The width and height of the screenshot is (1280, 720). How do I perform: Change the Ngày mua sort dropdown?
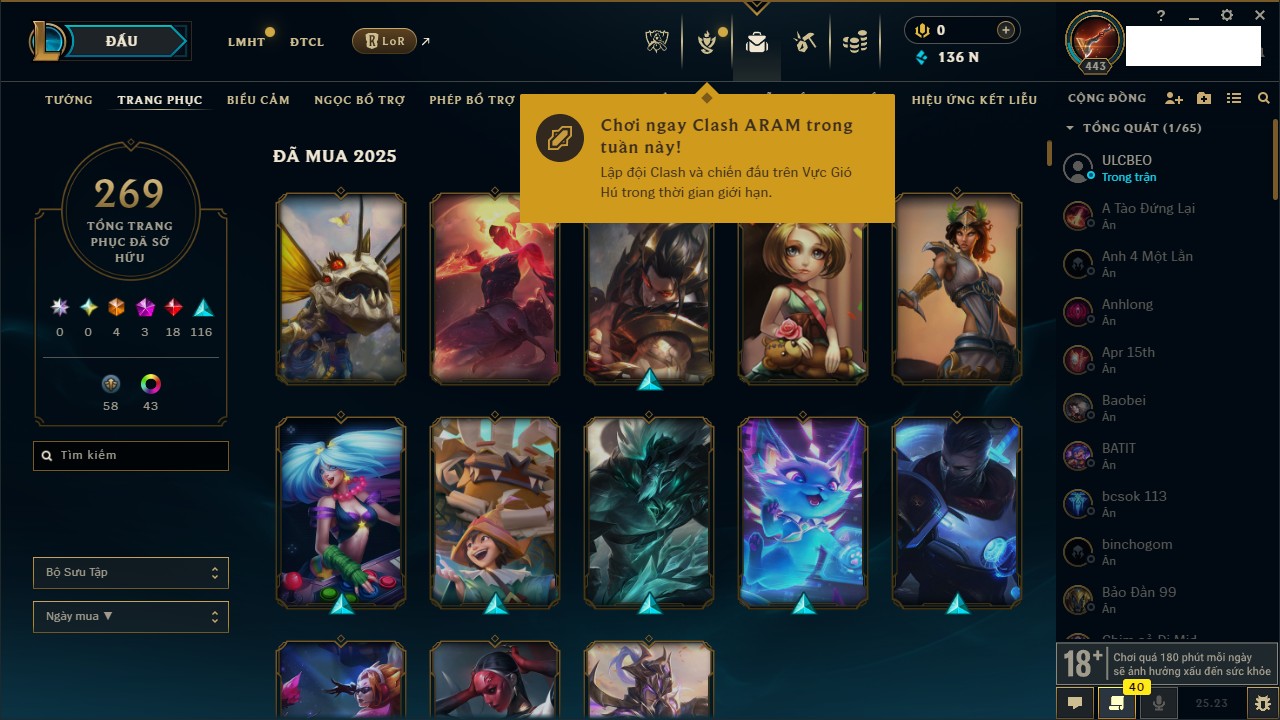[x=131, y=617]
